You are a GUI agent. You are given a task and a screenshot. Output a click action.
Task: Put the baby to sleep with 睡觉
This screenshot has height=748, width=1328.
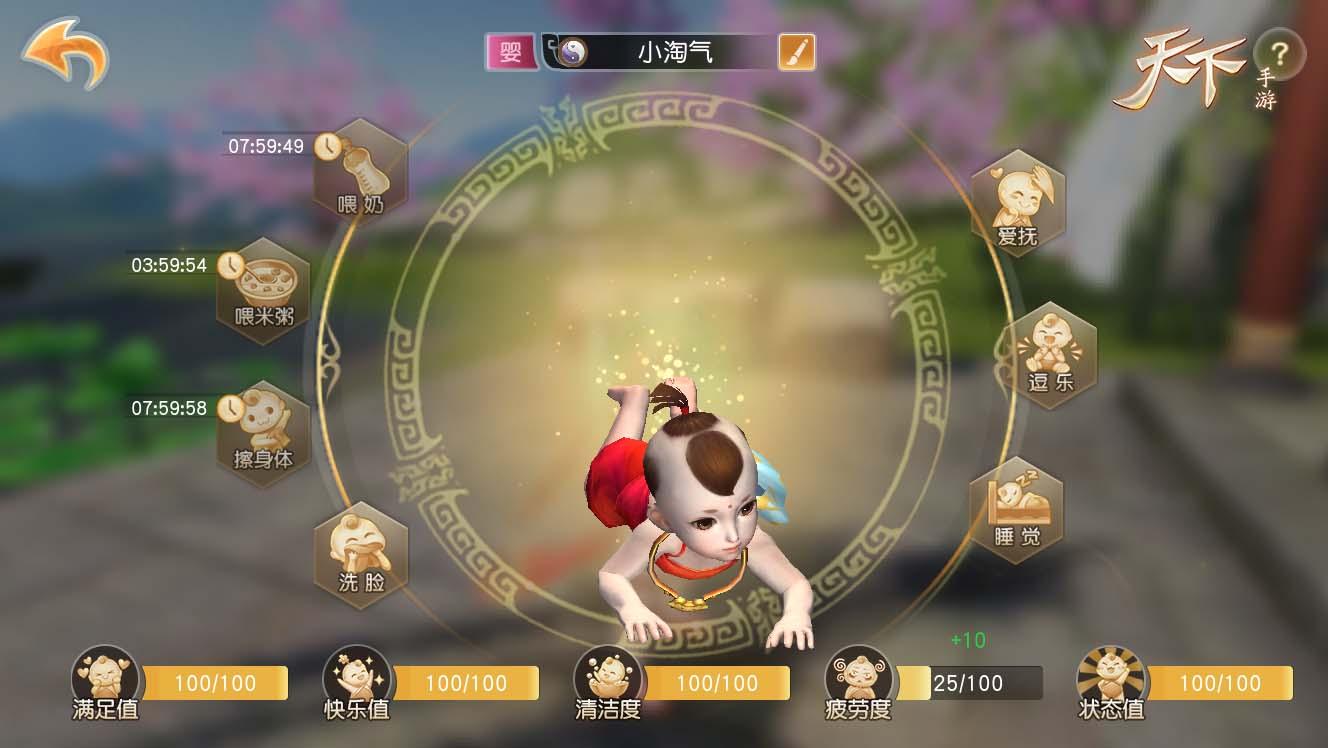[x=1017, y=510]
